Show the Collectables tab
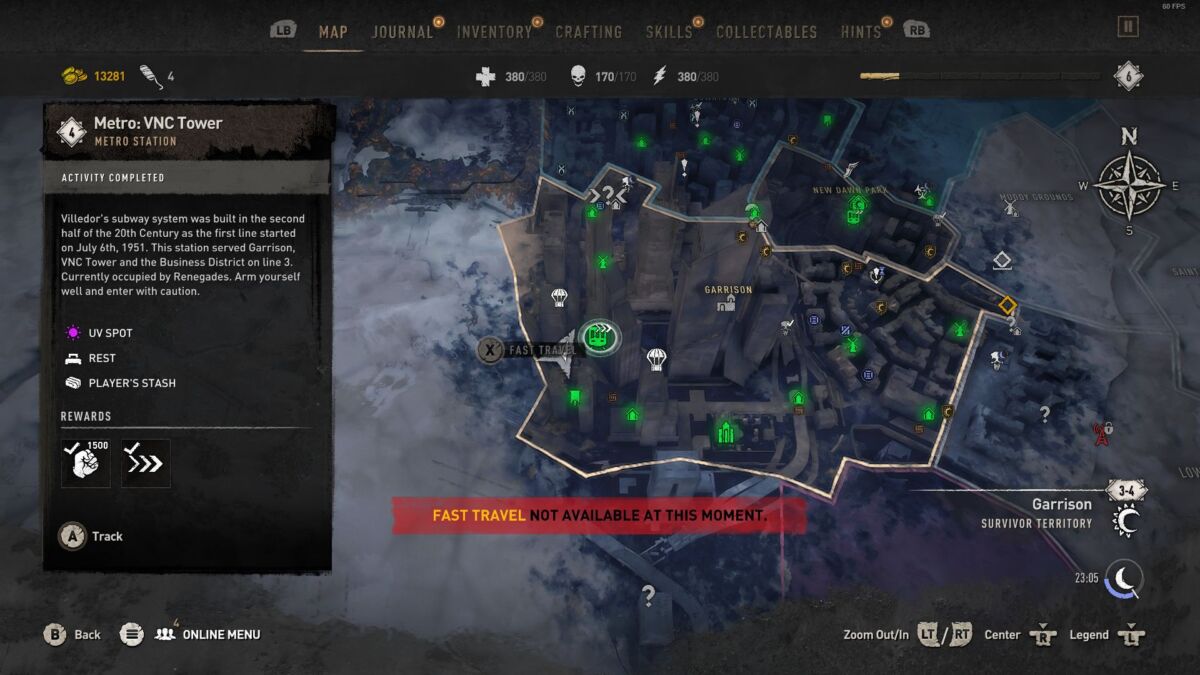Viewport: 1200px width, 675px height. [x=766, y=32]
